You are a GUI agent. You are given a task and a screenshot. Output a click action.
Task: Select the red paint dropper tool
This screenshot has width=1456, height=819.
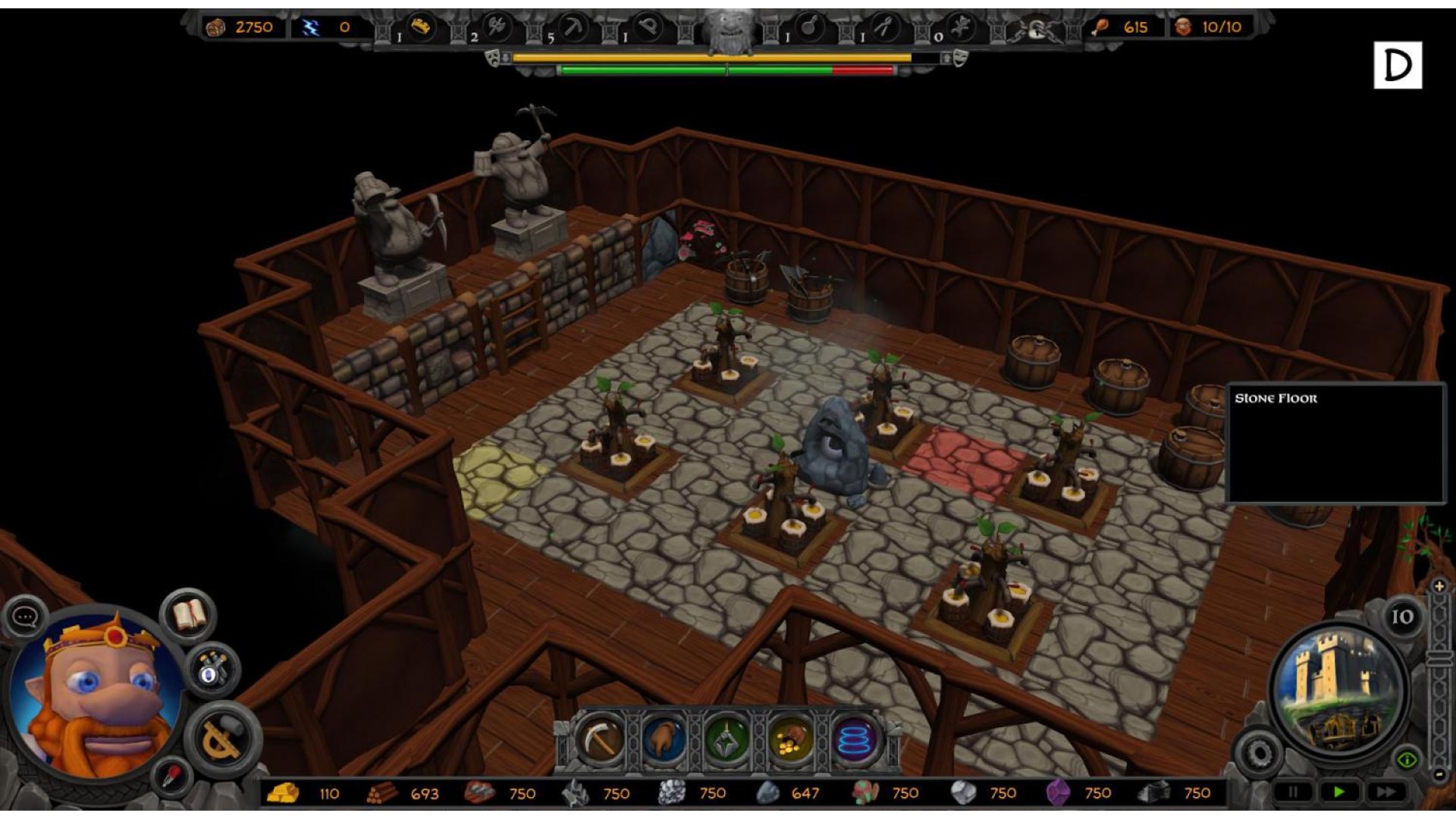(x=171, y=777)
